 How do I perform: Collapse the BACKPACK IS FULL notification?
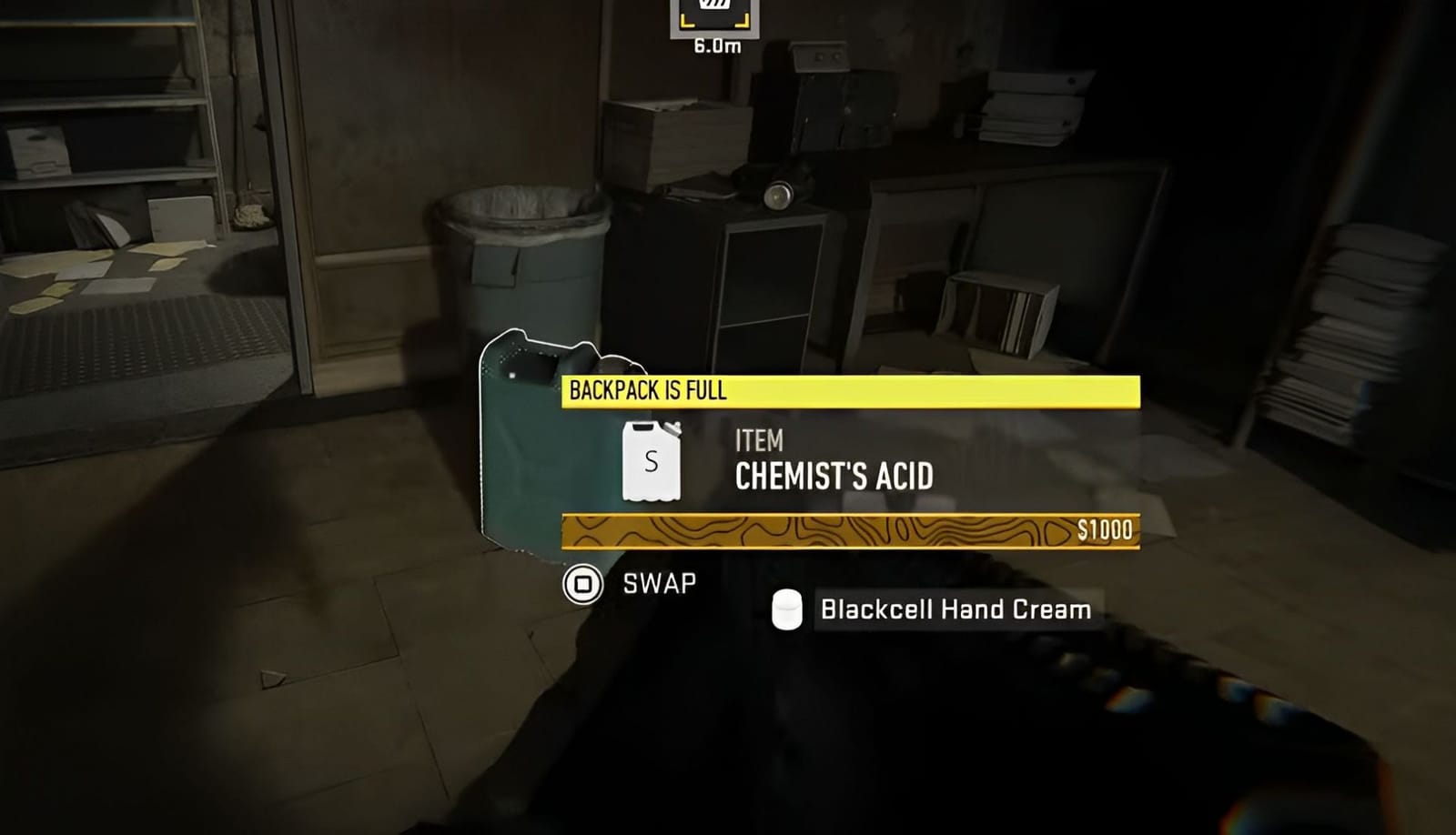pos(851,389)
